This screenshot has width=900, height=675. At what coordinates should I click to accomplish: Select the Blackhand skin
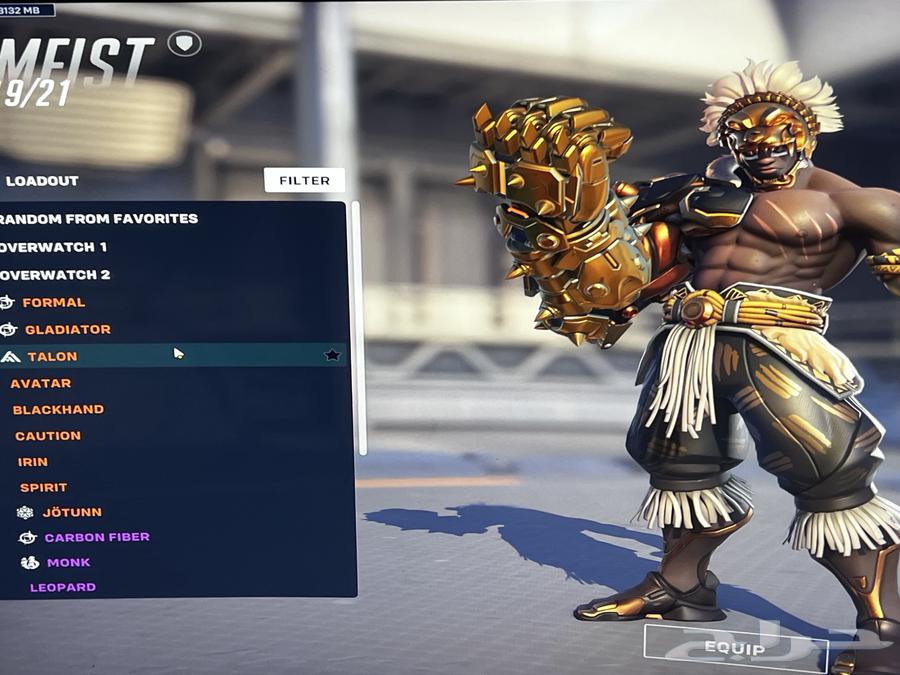[x=58, y=409]
